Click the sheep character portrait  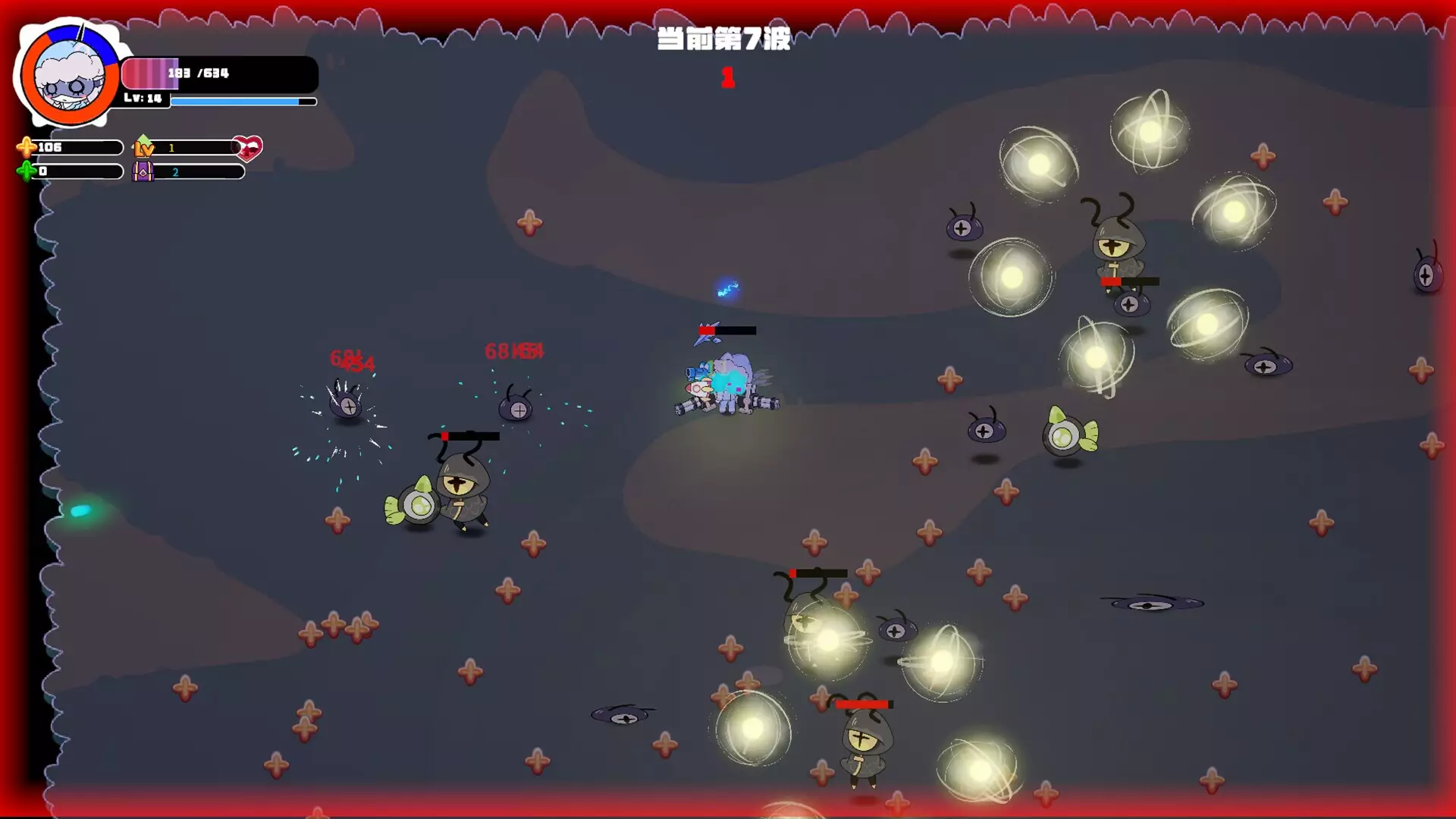point(70,76)
